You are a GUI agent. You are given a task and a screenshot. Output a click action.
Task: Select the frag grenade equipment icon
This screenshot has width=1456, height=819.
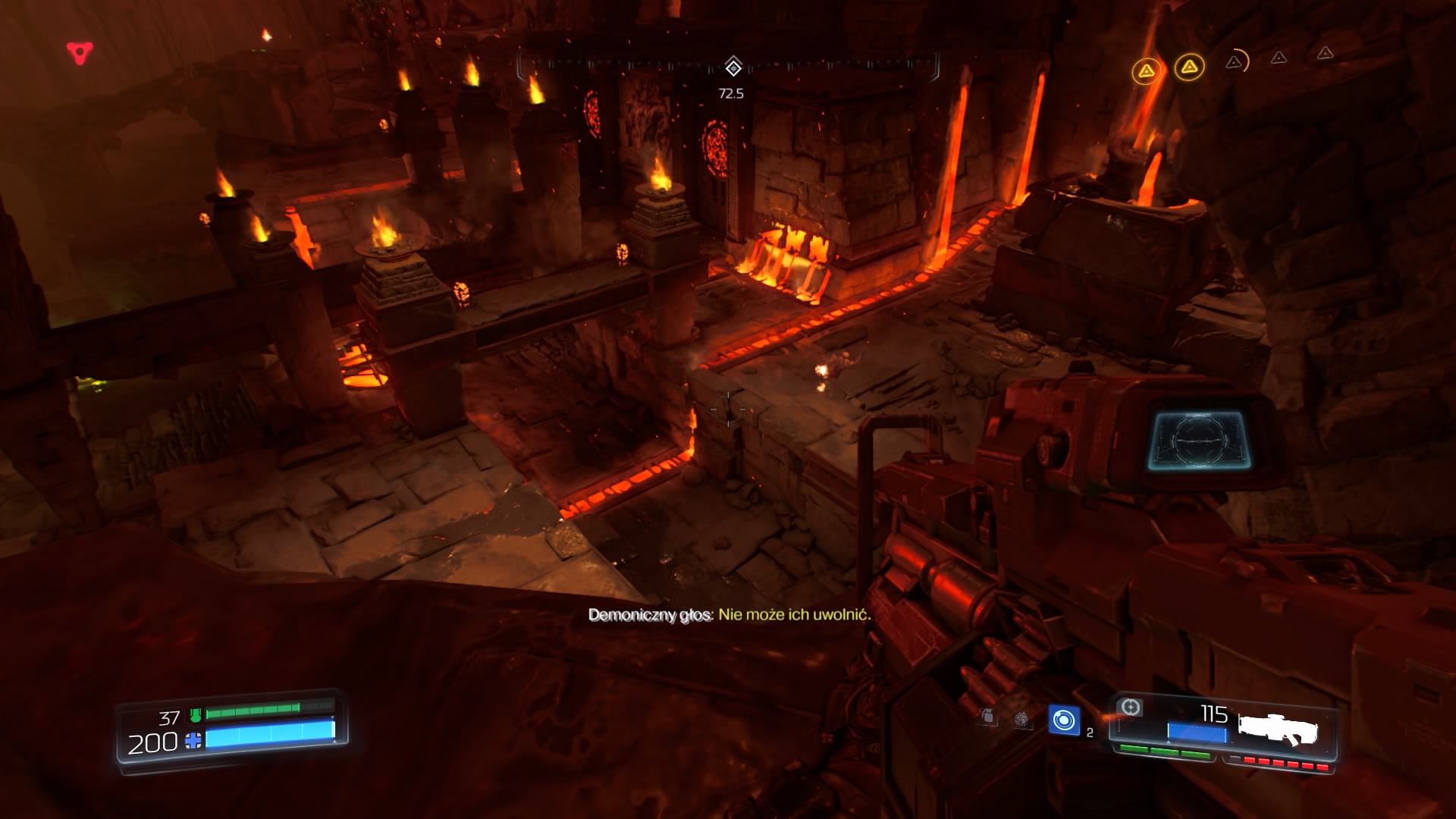(987, 717)
